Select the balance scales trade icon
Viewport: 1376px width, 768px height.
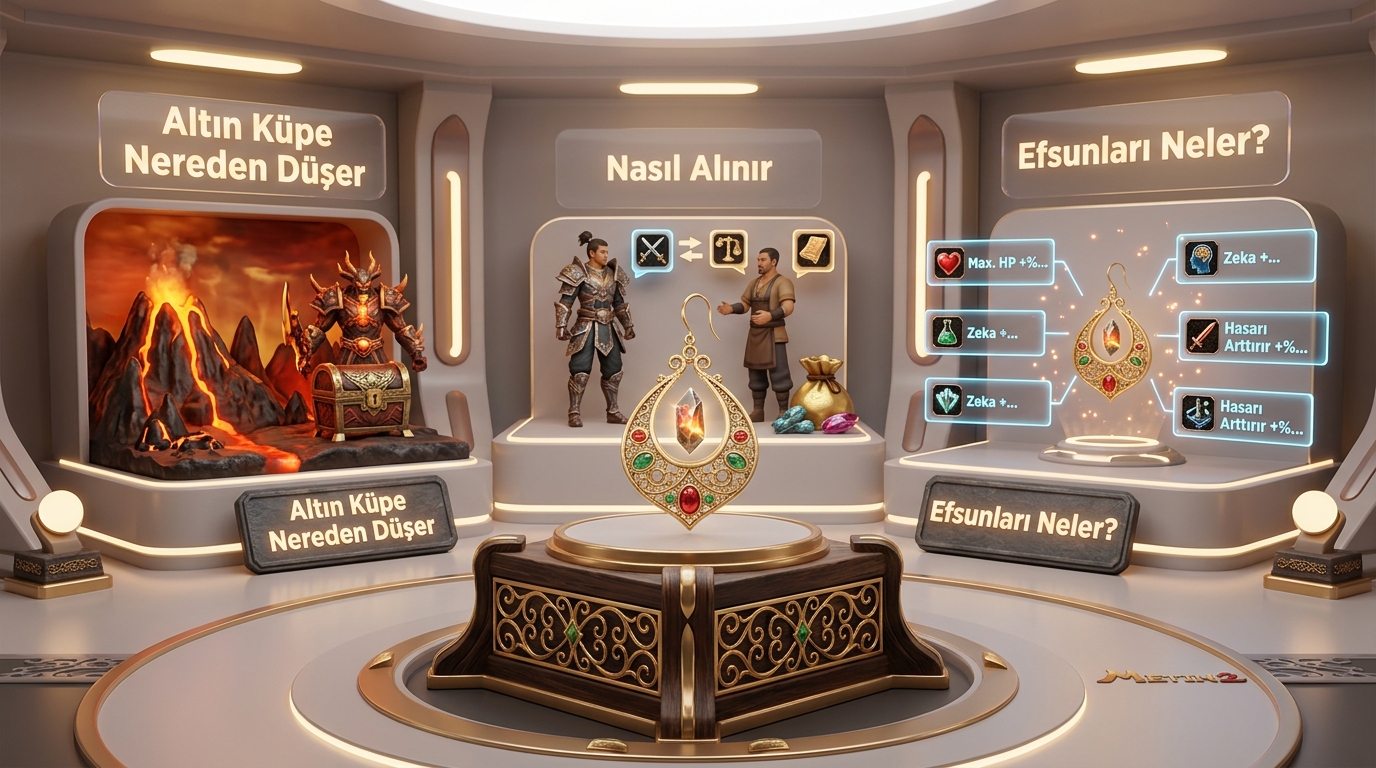728,248
